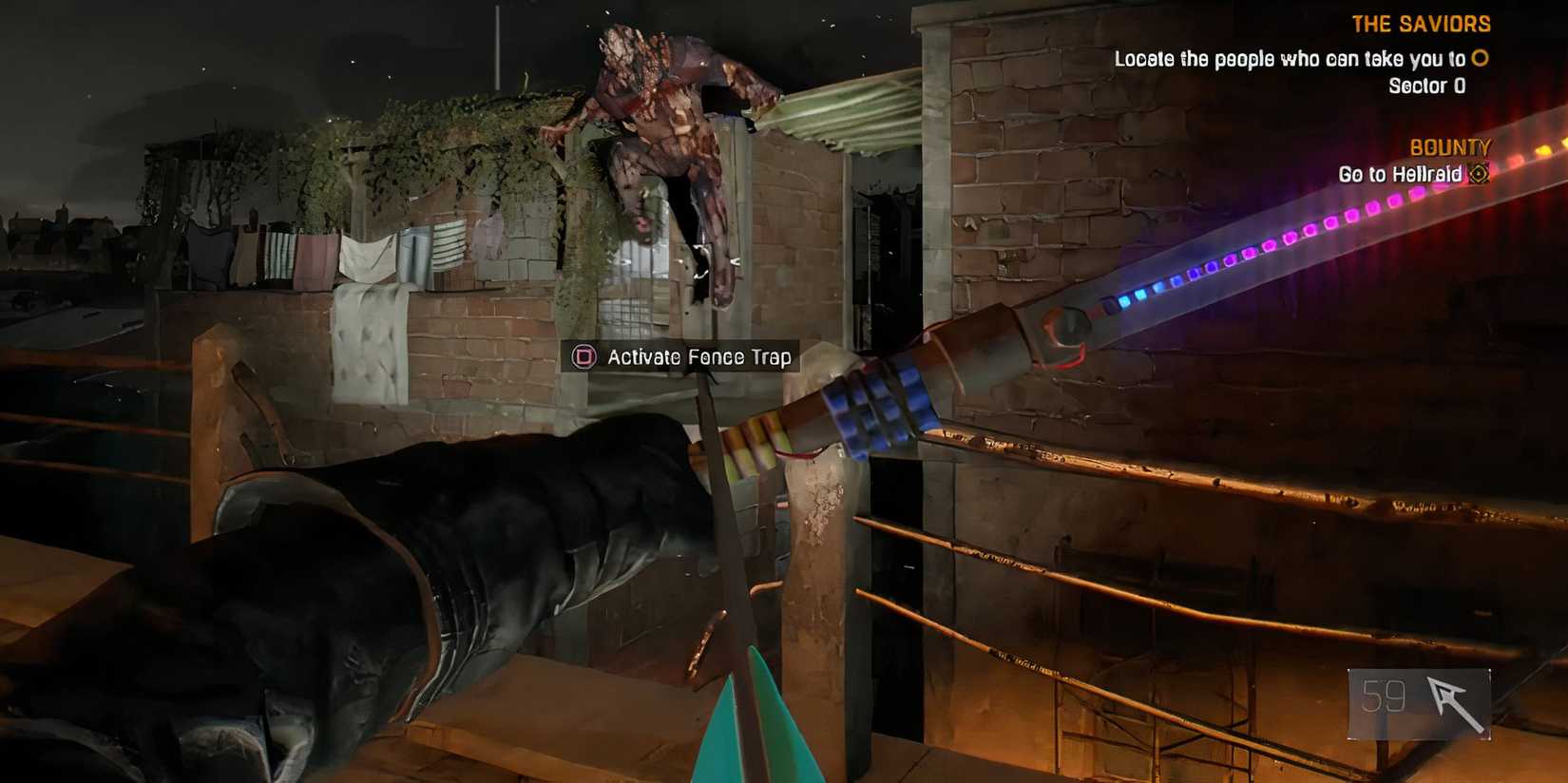1568x783 pixels.
Task: Click the Square button icon in the prompt
Action: coord(583,358)
